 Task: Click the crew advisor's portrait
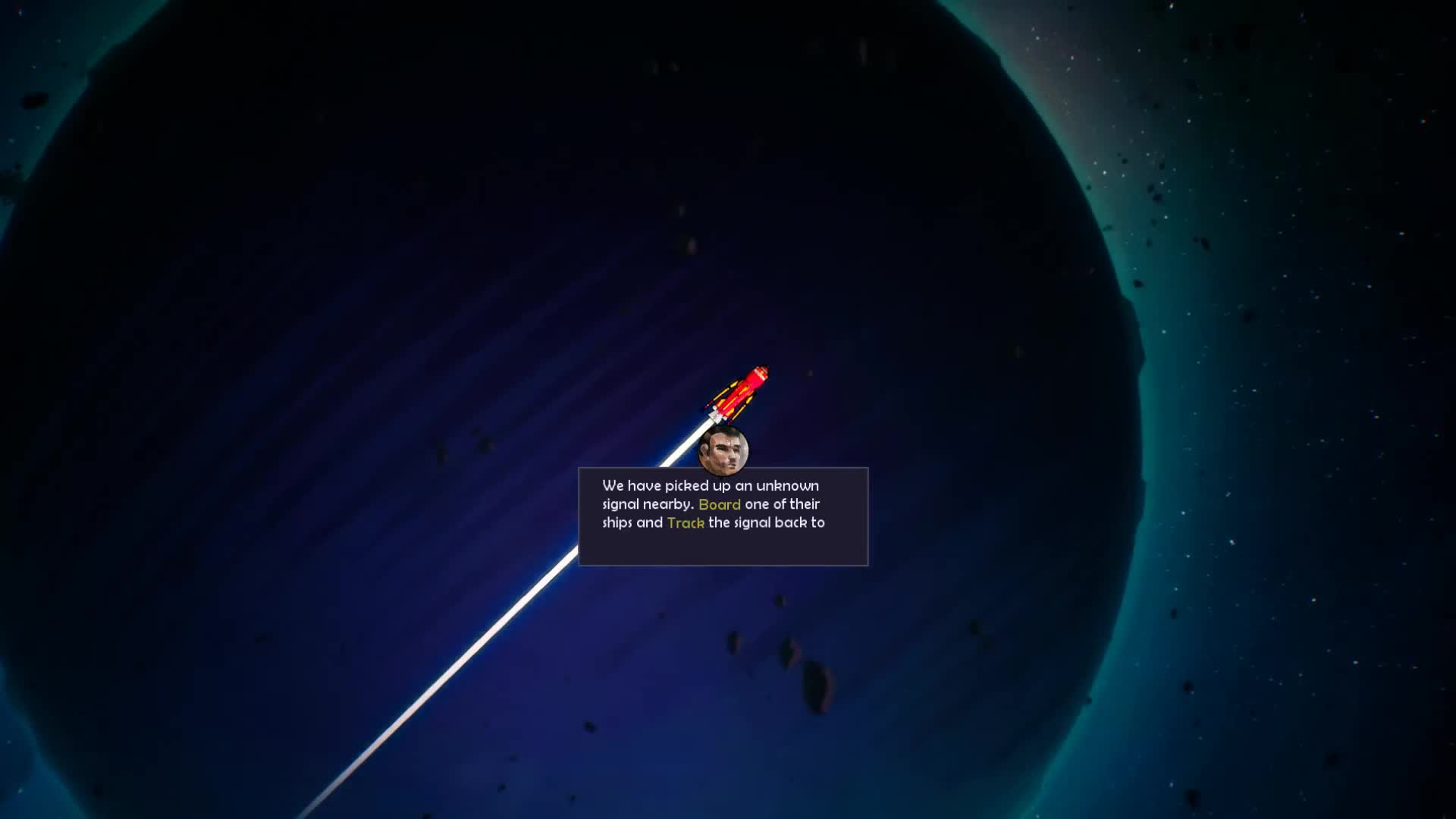point(723,450)
